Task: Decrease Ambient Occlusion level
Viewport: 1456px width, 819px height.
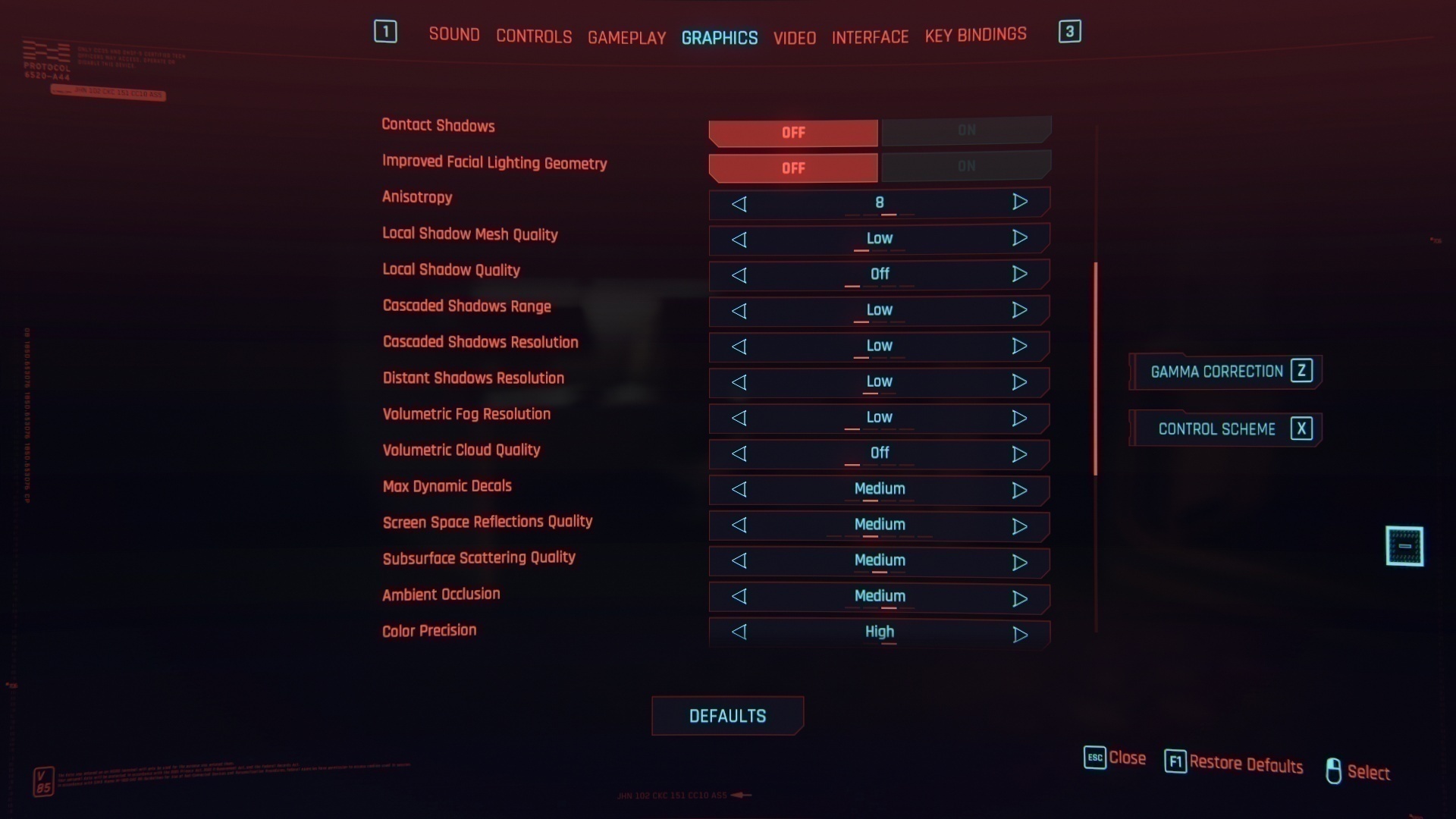Action: click(x=739, y=597)
